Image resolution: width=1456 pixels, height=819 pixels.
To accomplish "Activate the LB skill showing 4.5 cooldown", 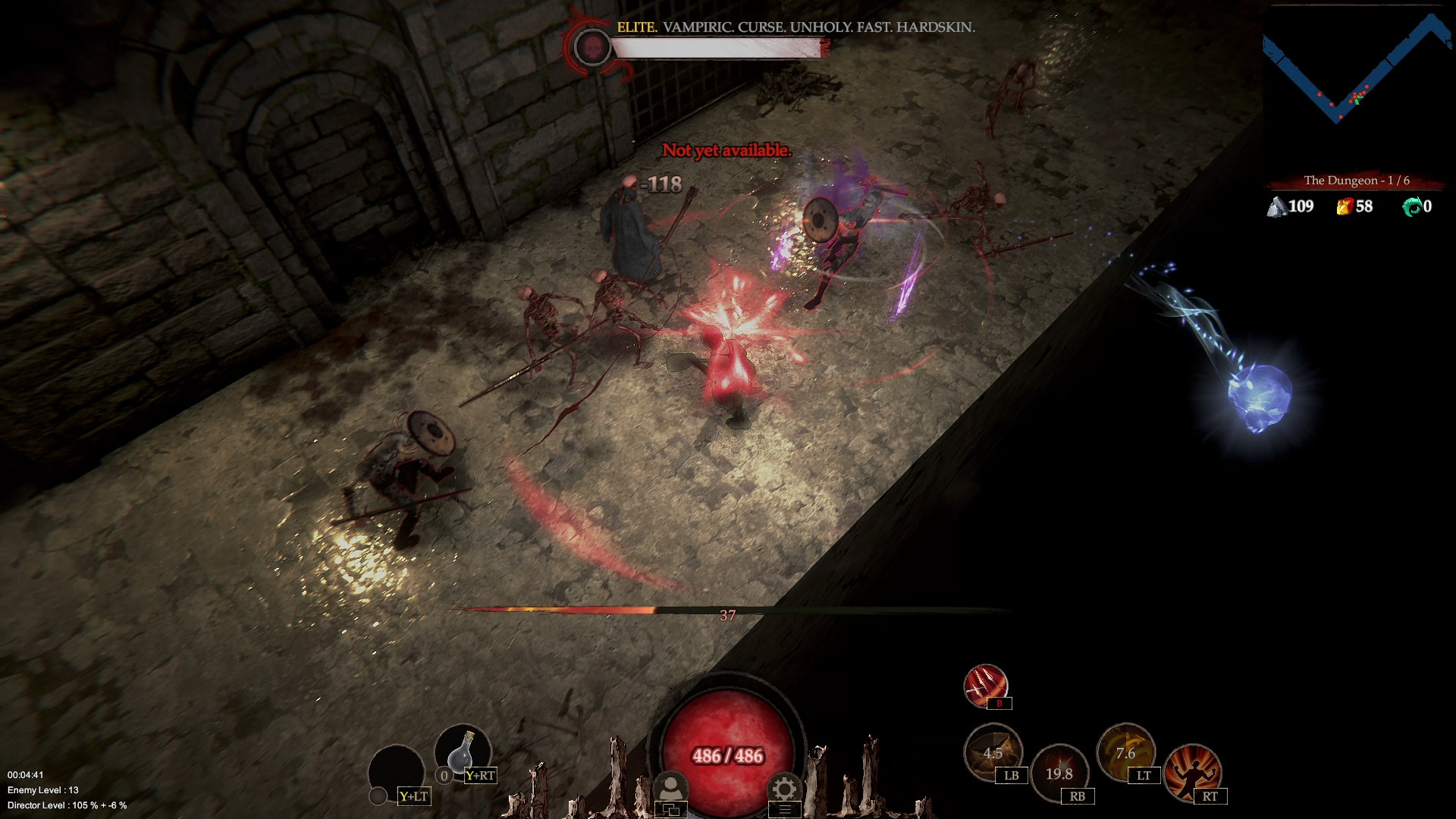I will point(993,753).
